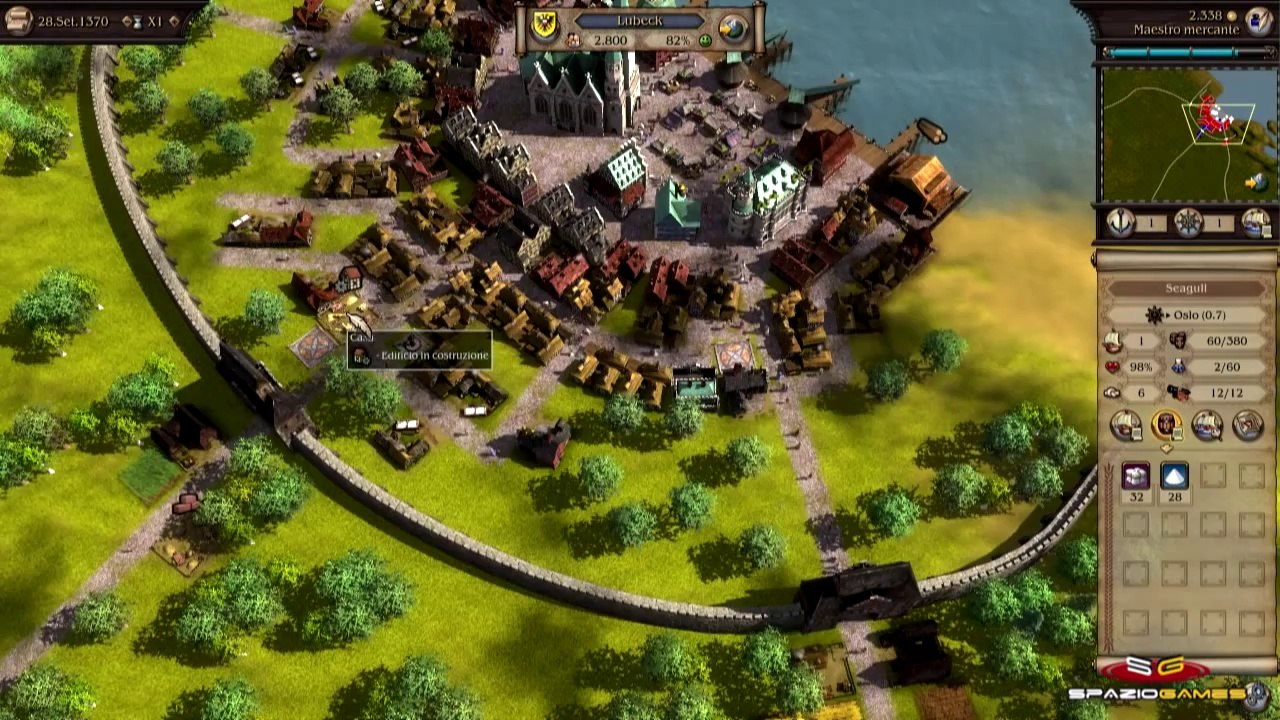The height and width of the screenshot is (720, 1280).
Task: Select the purple cloth cargo slot showing 32
Action: point(1135,476)
